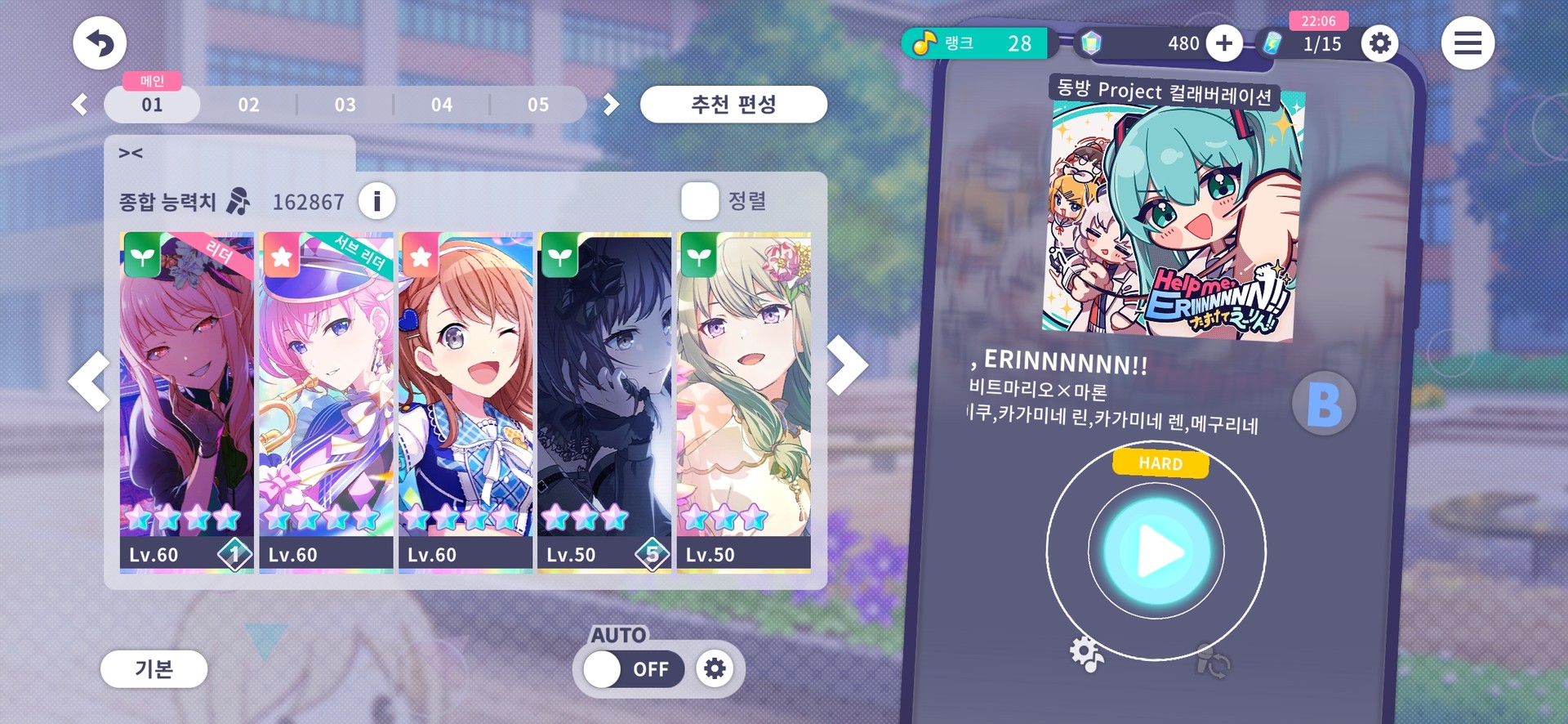
Task: Switch to team deck tab 03
Action: click(345, 105)
